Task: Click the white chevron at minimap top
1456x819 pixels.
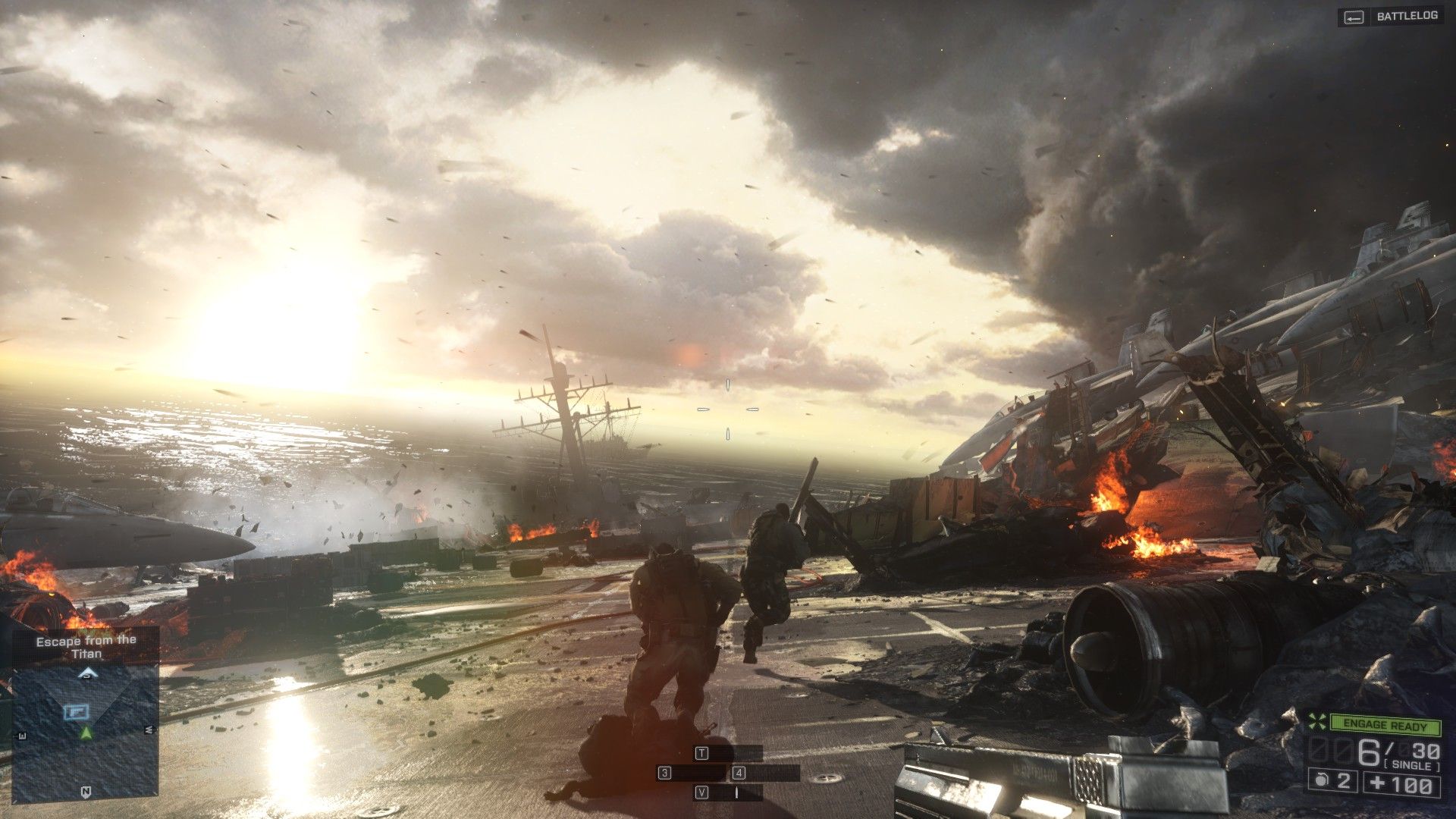Action: click(89, 673)
